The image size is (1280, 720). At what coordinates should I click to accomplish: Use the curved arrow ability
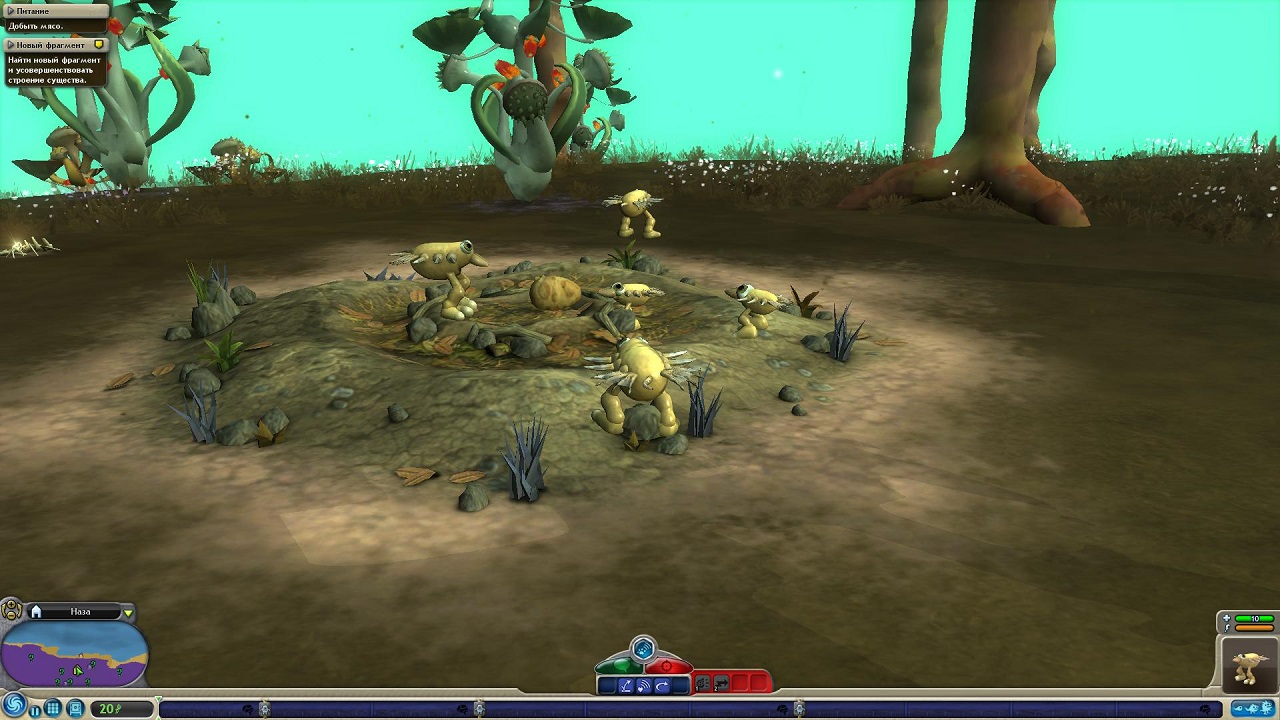pos(662,685)
